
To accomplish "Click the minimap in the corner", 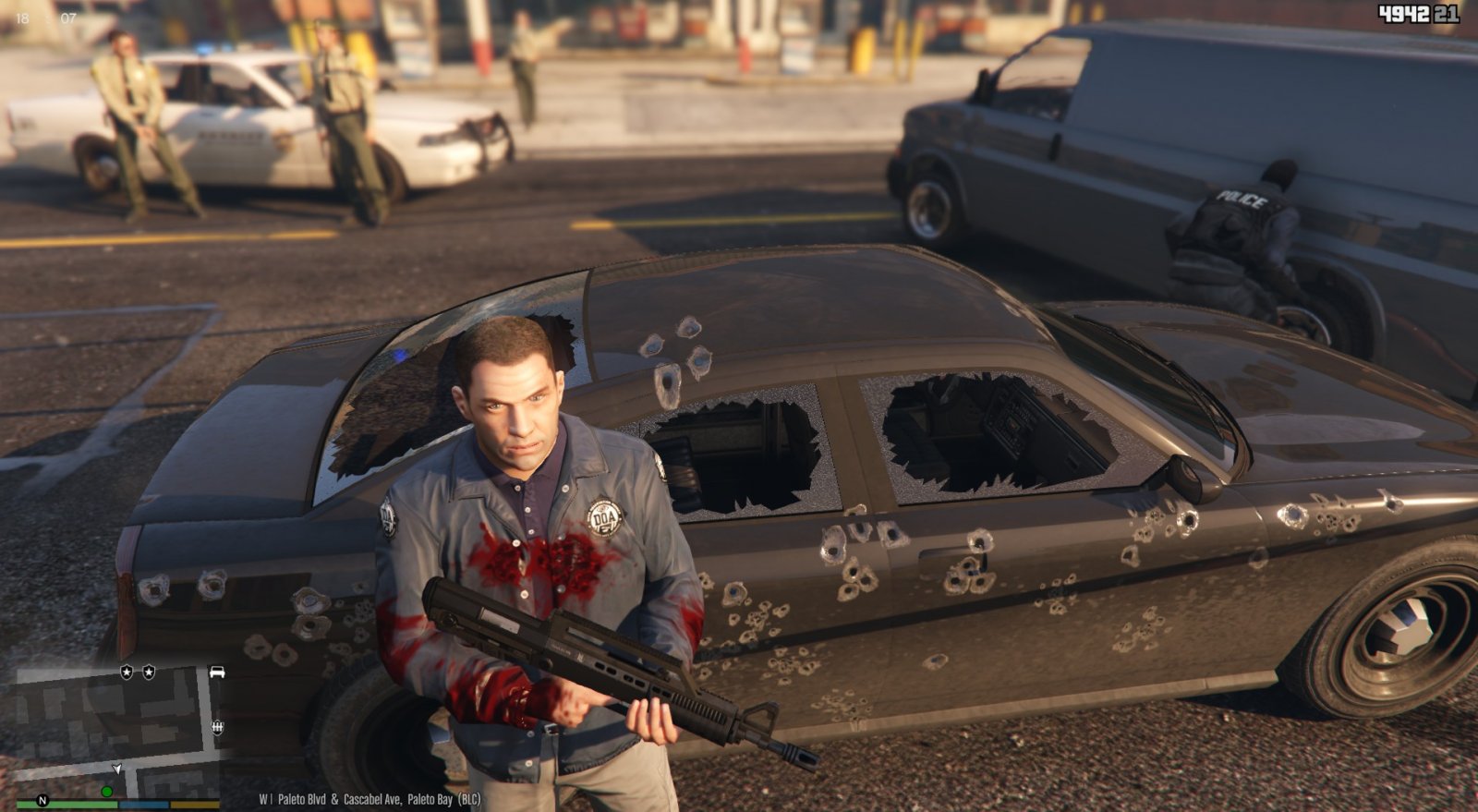I will tap(109, 730).
